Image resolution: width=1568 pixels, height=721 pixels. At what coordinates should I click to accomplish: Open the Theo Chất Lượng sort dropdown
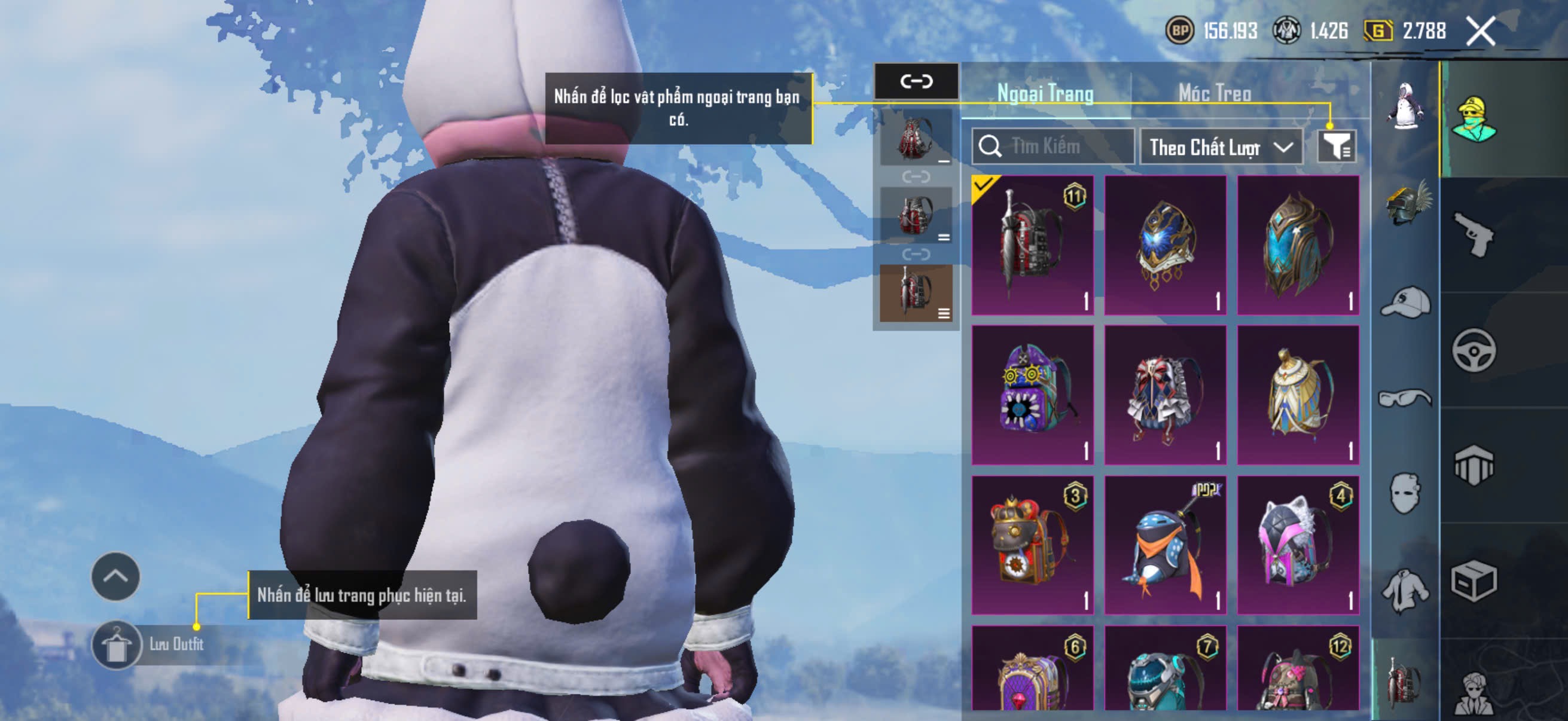[1221, 147]
